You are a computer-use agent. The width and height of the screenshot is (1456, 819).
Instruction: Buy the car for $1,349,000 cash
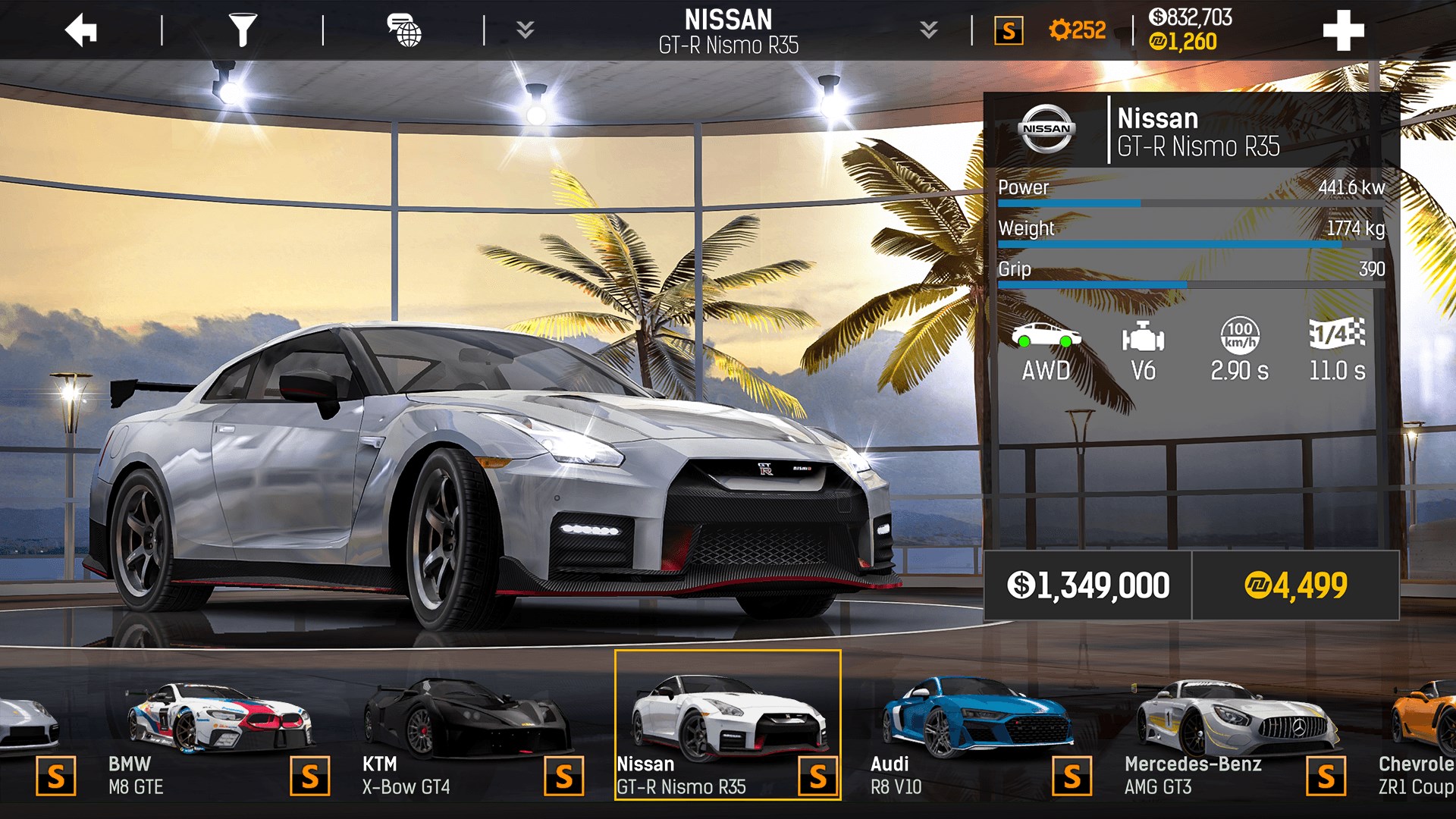[x=1090, y=585]
